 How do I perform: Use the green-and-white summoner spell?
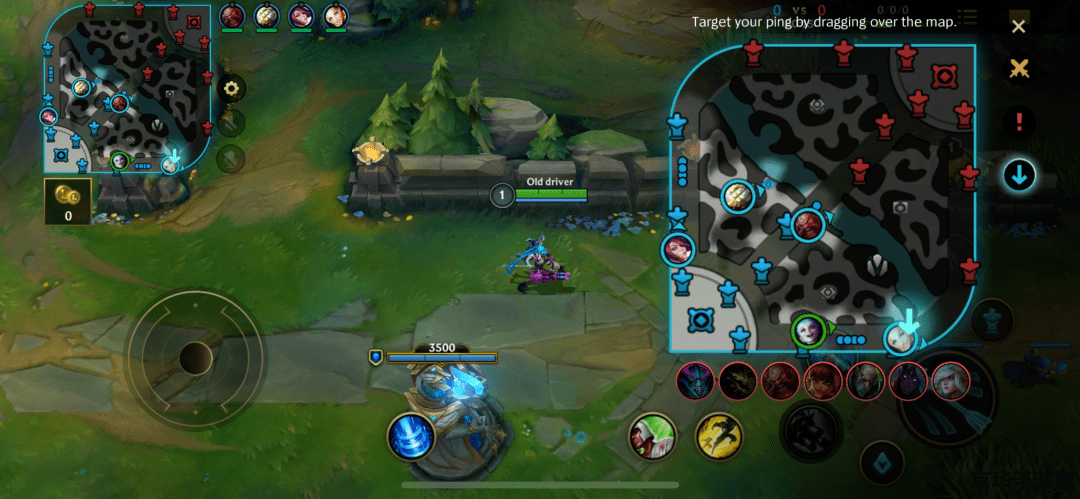pos(653,436)
